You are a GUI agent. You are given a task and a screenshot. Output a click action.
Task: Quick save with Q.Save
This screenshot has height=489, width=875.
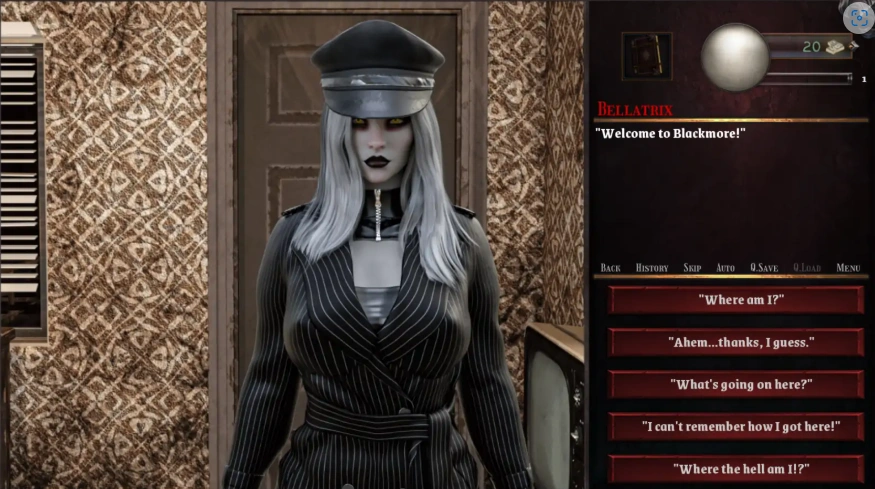pos(764,268)
